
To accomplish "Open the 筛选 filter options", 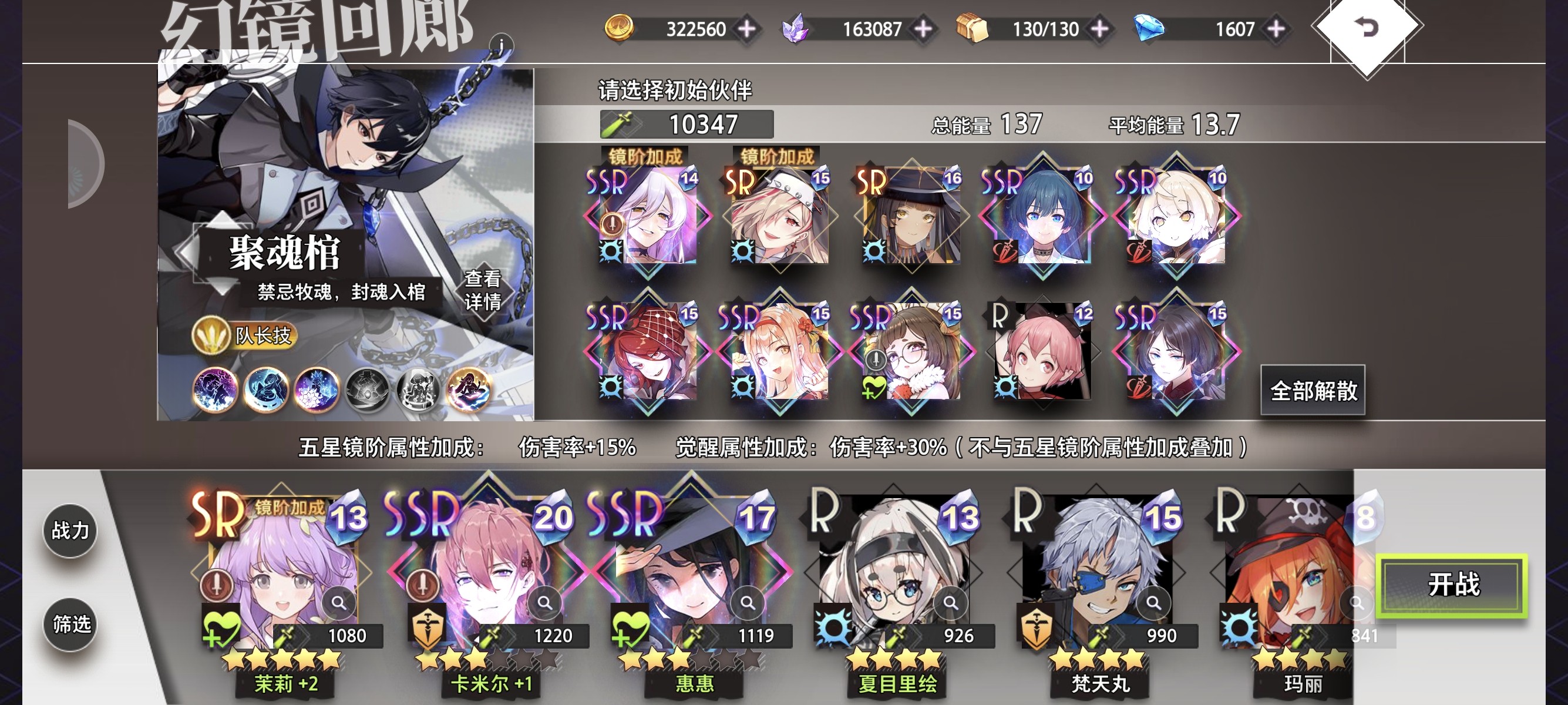I will point(70,624).
